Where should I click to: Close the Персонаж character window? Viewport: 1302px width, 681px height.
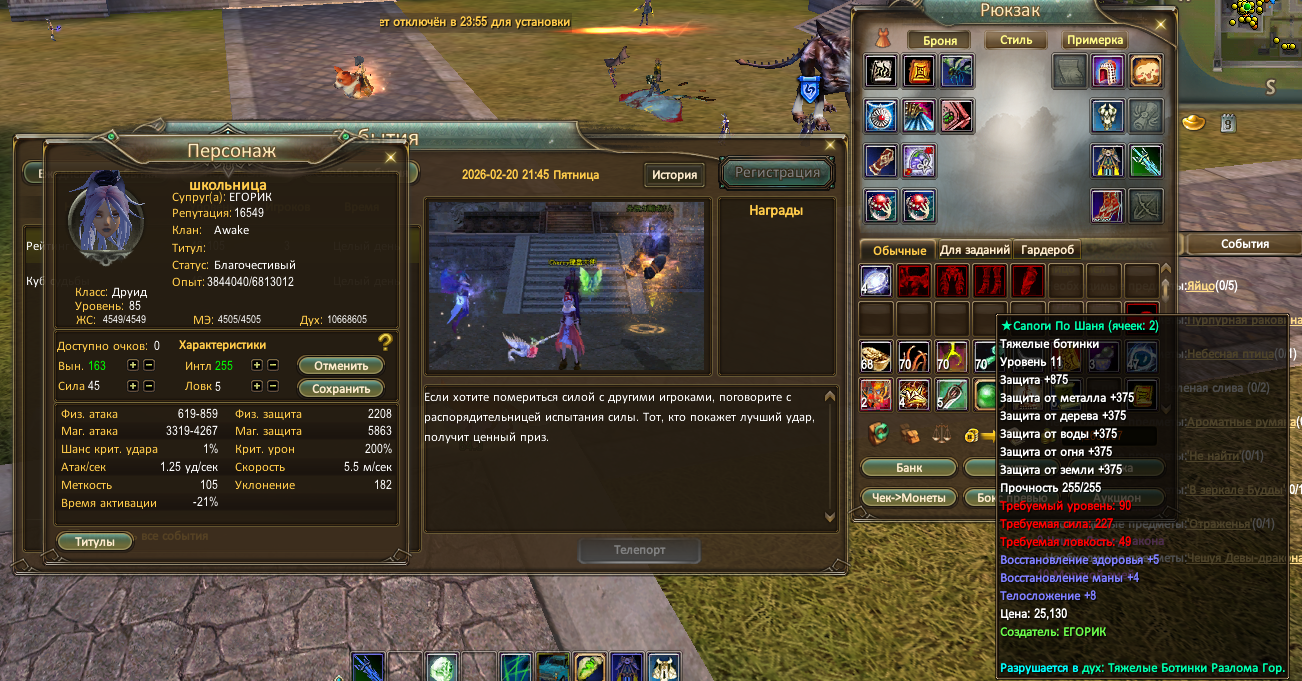[x=390, y=157]
